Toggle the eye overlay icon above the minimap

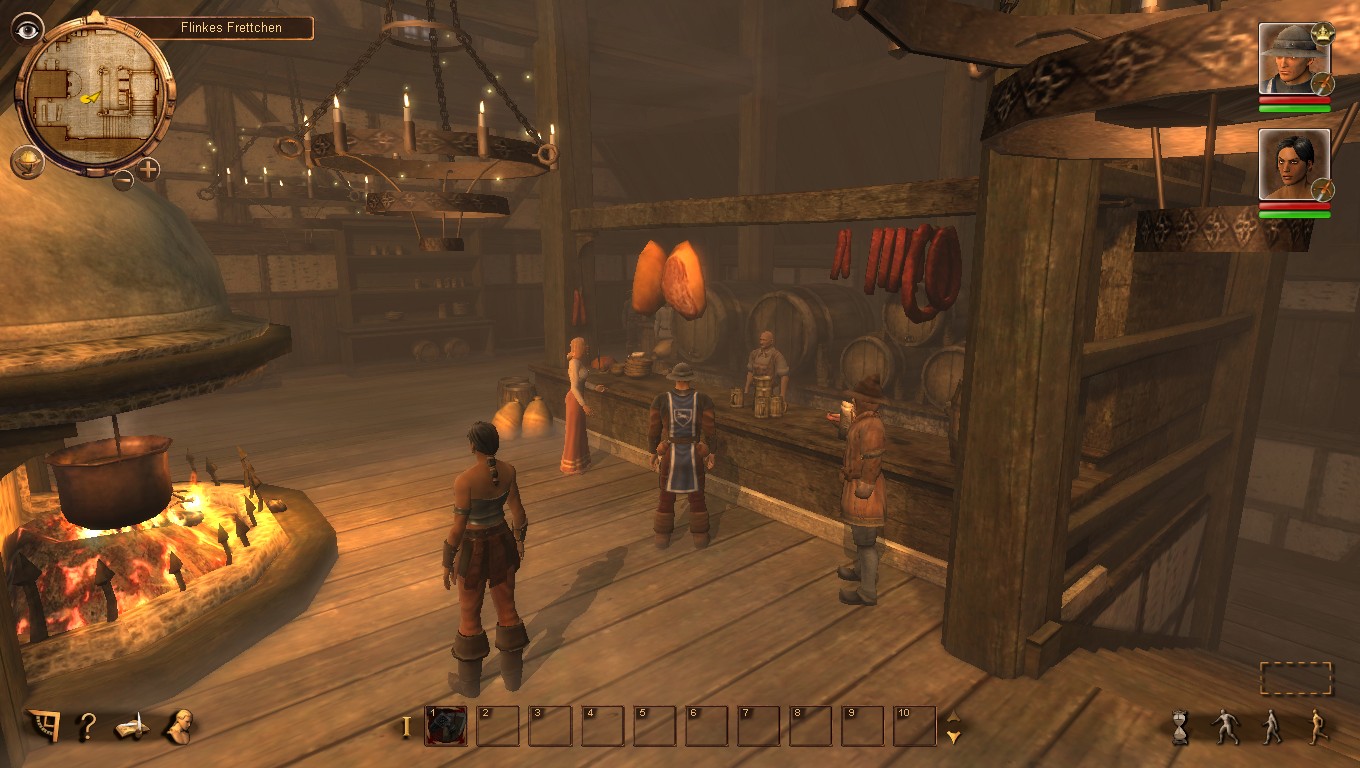[26, 28]
